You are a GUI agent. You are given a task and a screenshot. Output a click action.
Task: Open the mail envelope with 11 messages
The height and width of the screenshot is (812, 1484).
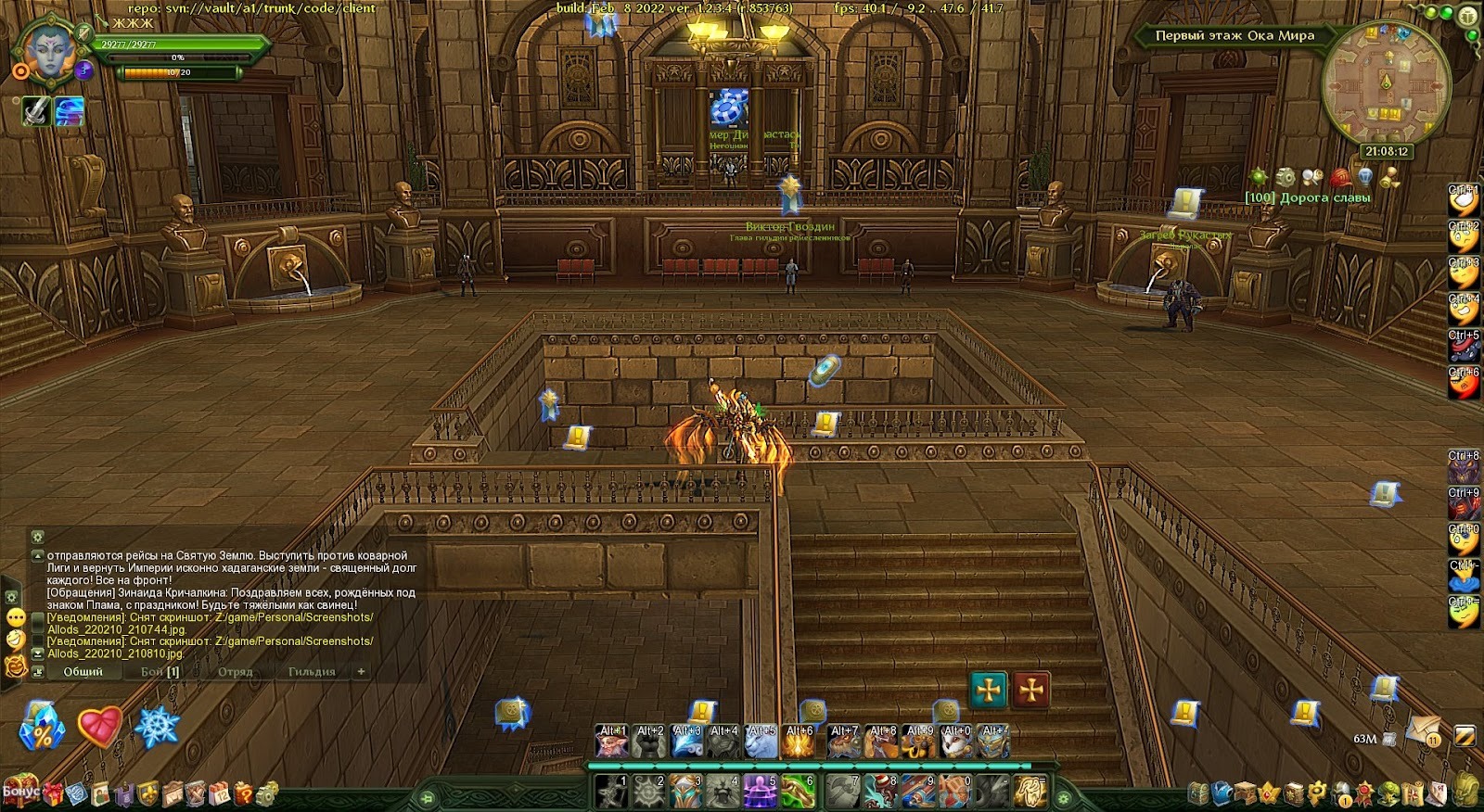(1420, 731)
